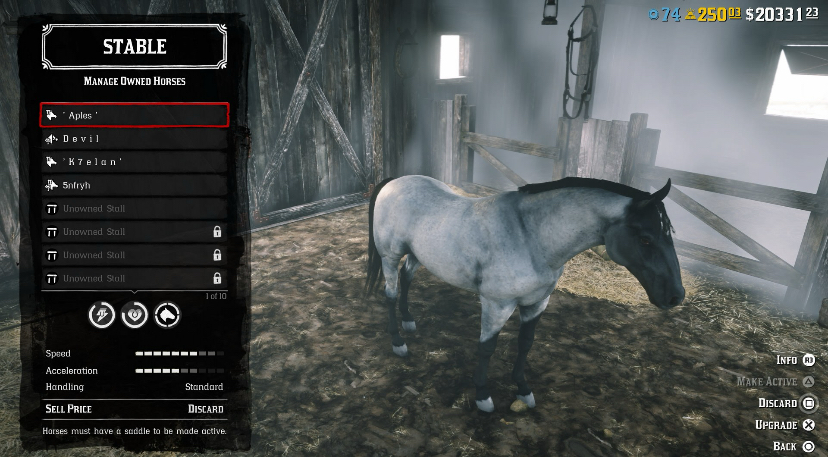Select the horse named Aples

coord(134,115)
